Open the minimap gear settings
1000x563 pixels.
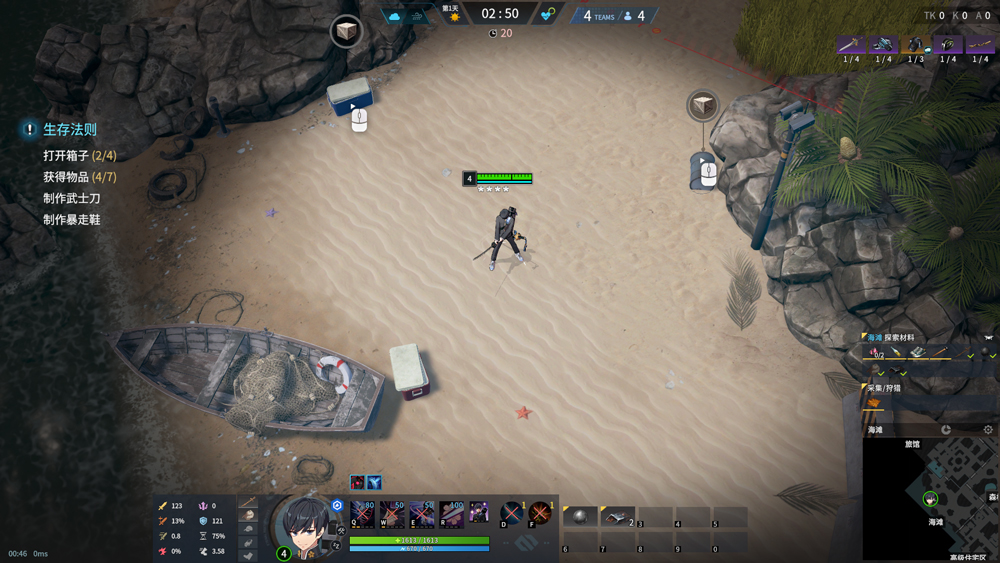[x=988, y=430]
